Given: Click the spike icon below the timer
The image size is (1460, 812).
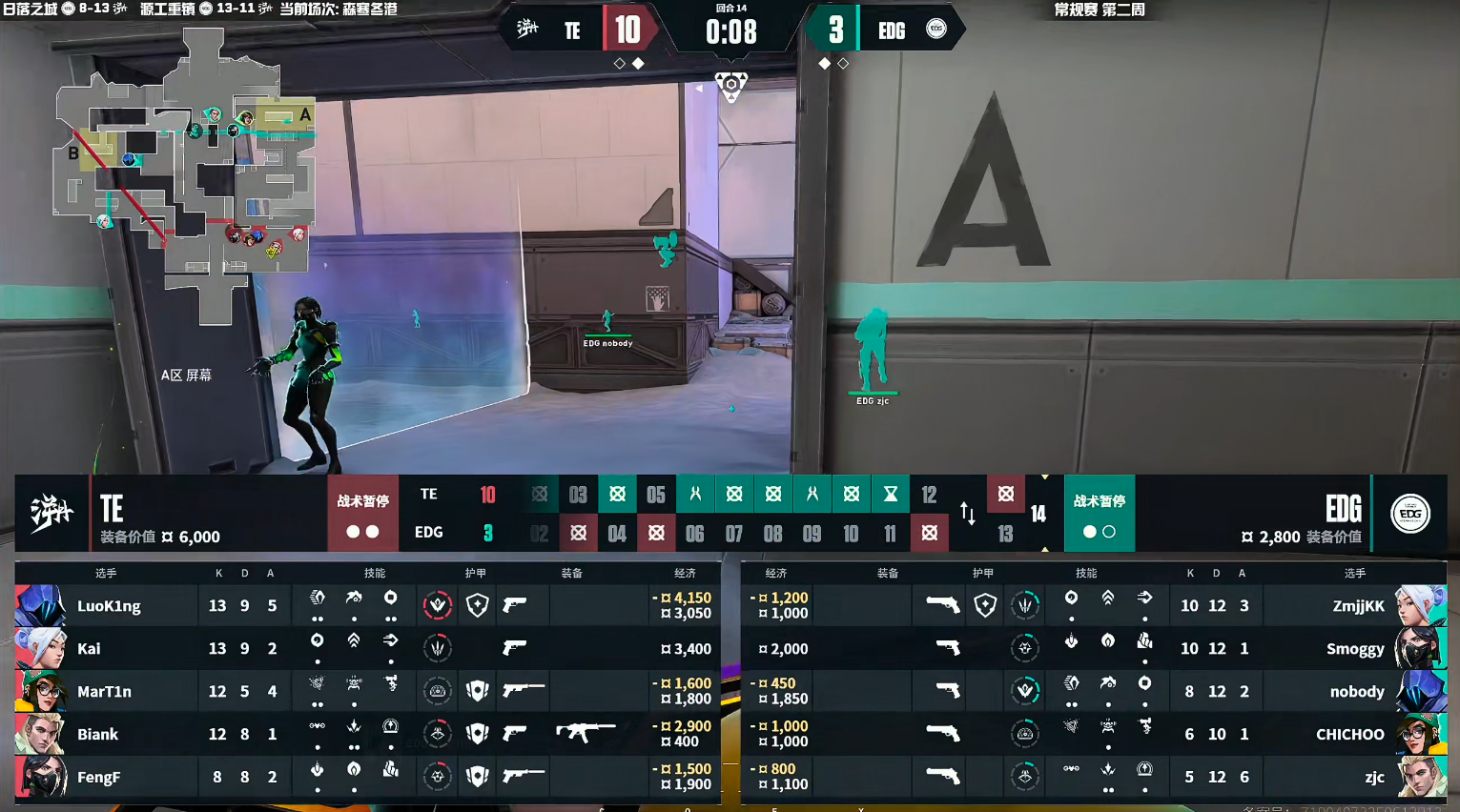Looking at the screenshot, I should tap(731, 86).
